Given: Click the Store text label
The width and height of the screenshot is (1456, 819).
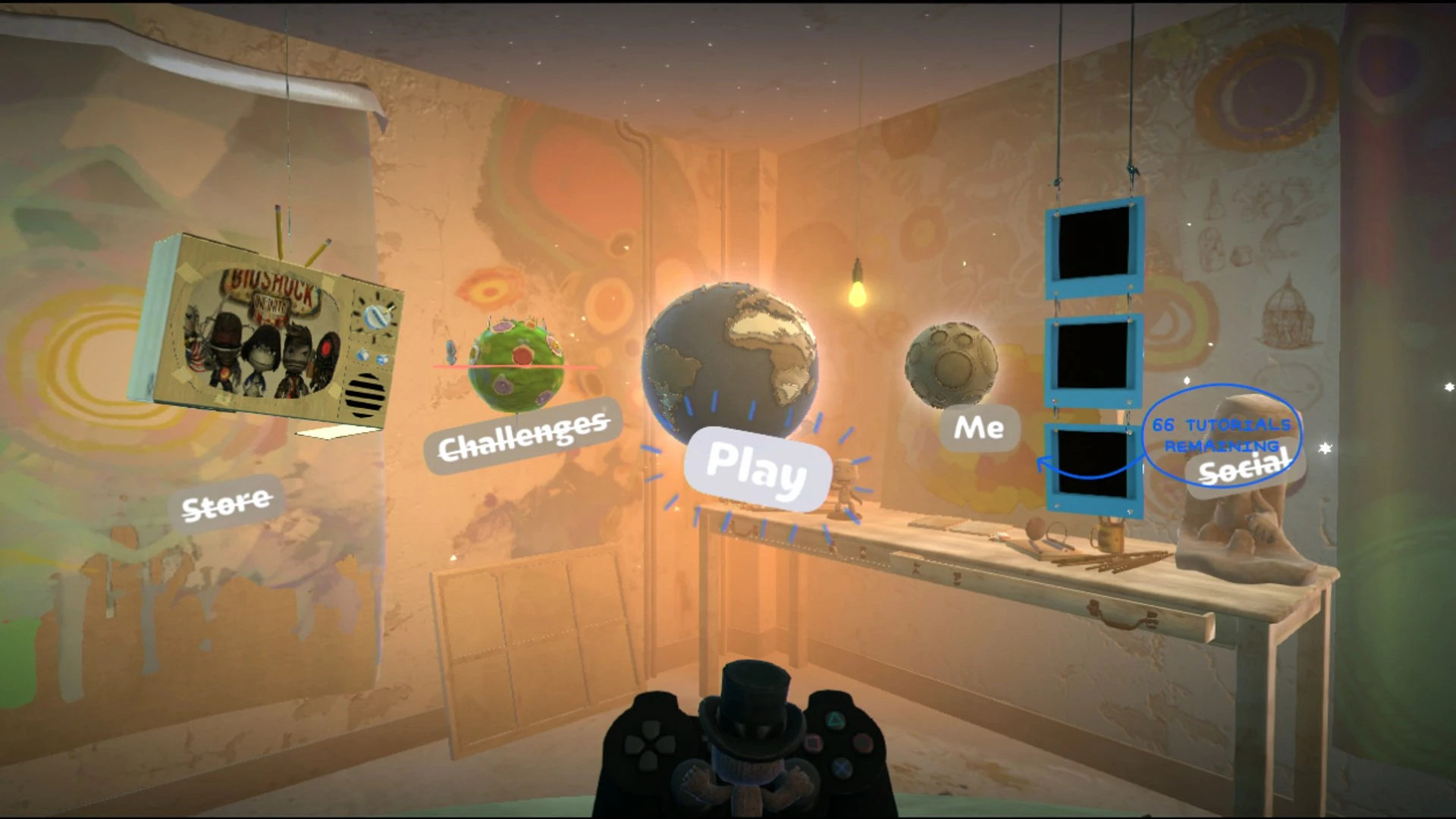Looking at the screenshot, I should (x=227, y=502).
